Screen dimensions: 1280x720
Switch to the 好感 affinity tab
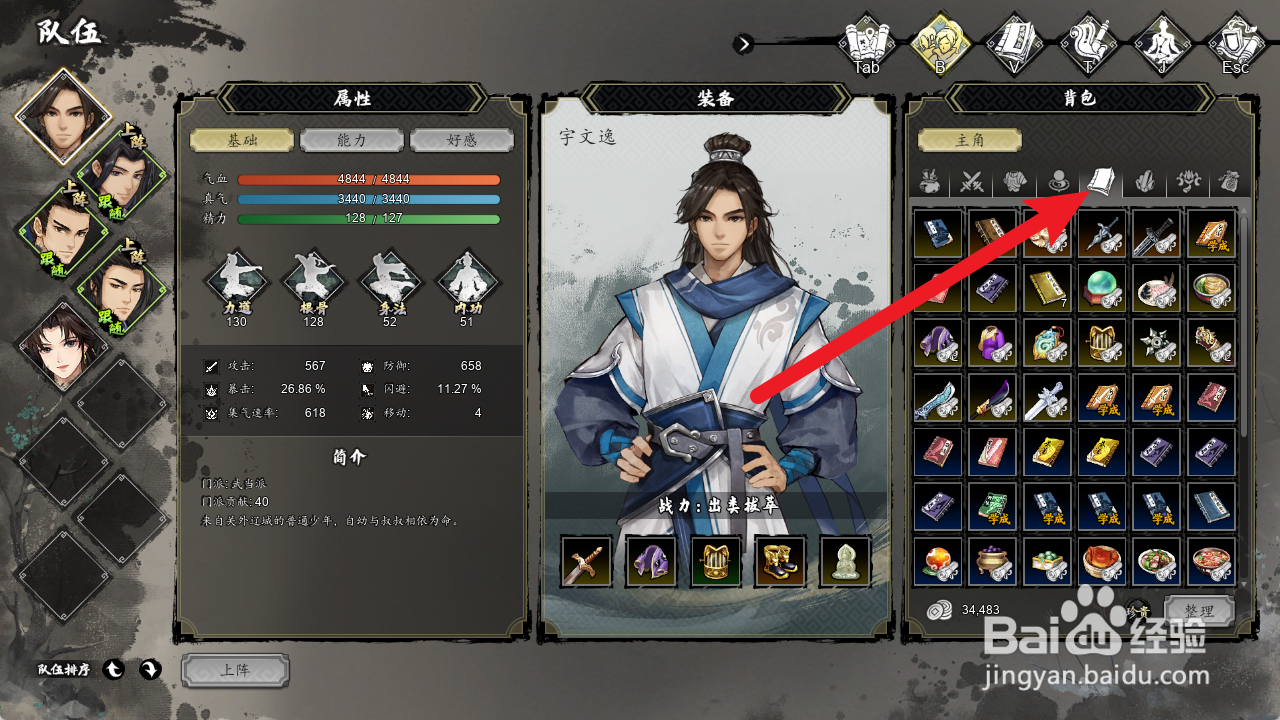click(x=461, y=140)
